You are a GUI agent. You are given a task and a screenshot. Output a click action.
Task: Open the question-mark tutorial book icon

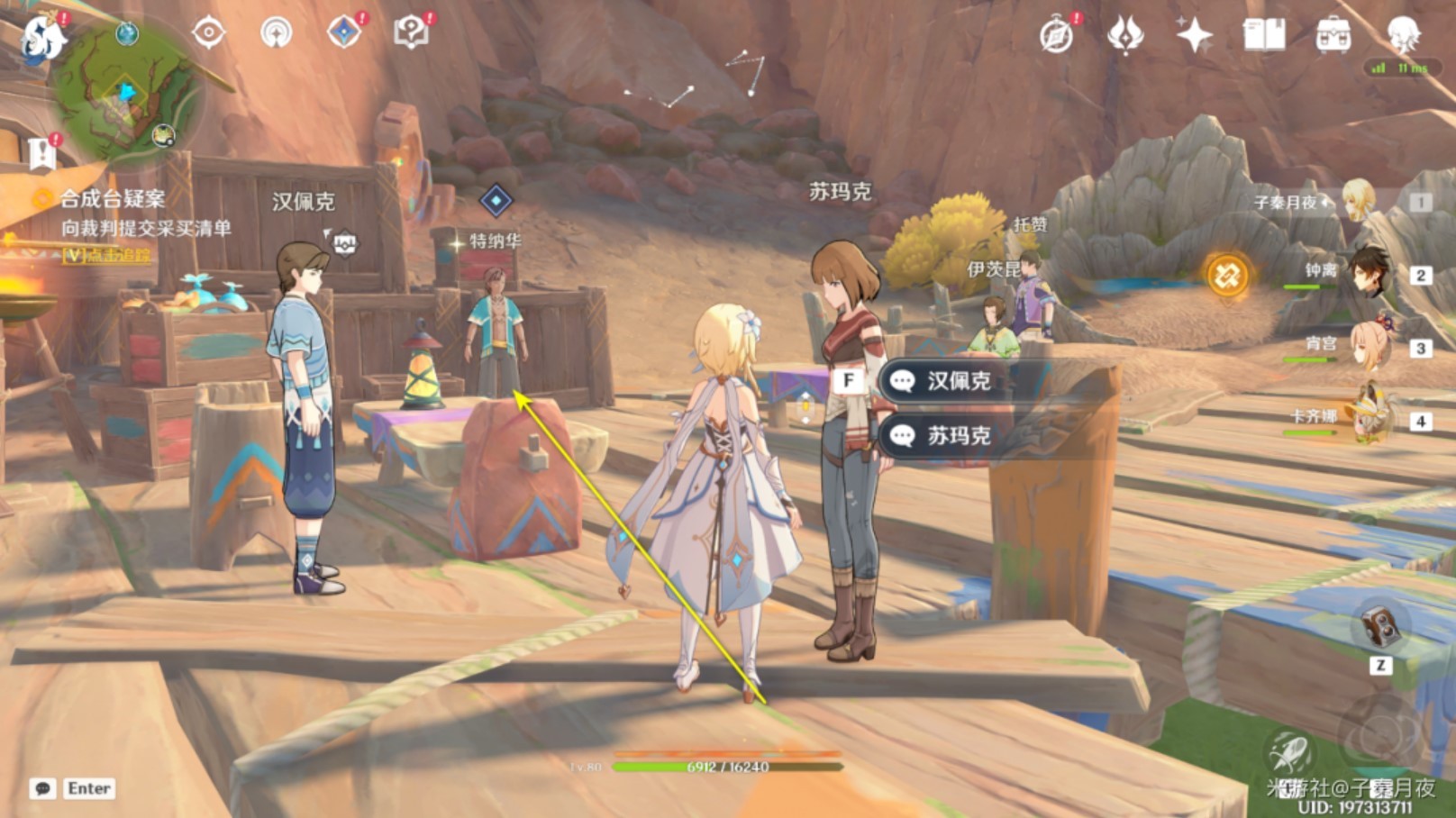[x=411, y=33]
